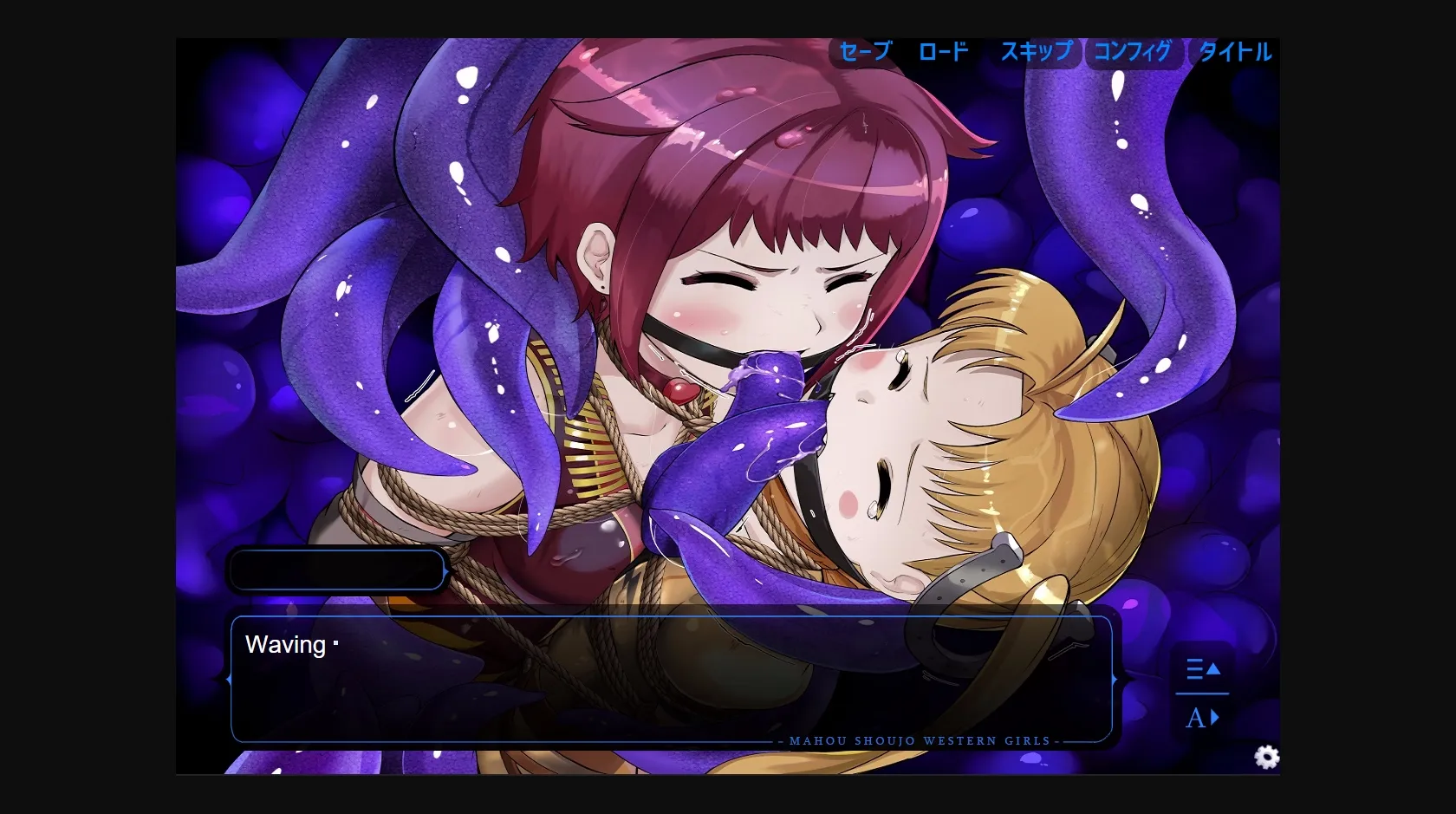1456x814 pixels.
Task: Select ロード to load a saved game
Action: pyautogui.click(x=944, y=52)
